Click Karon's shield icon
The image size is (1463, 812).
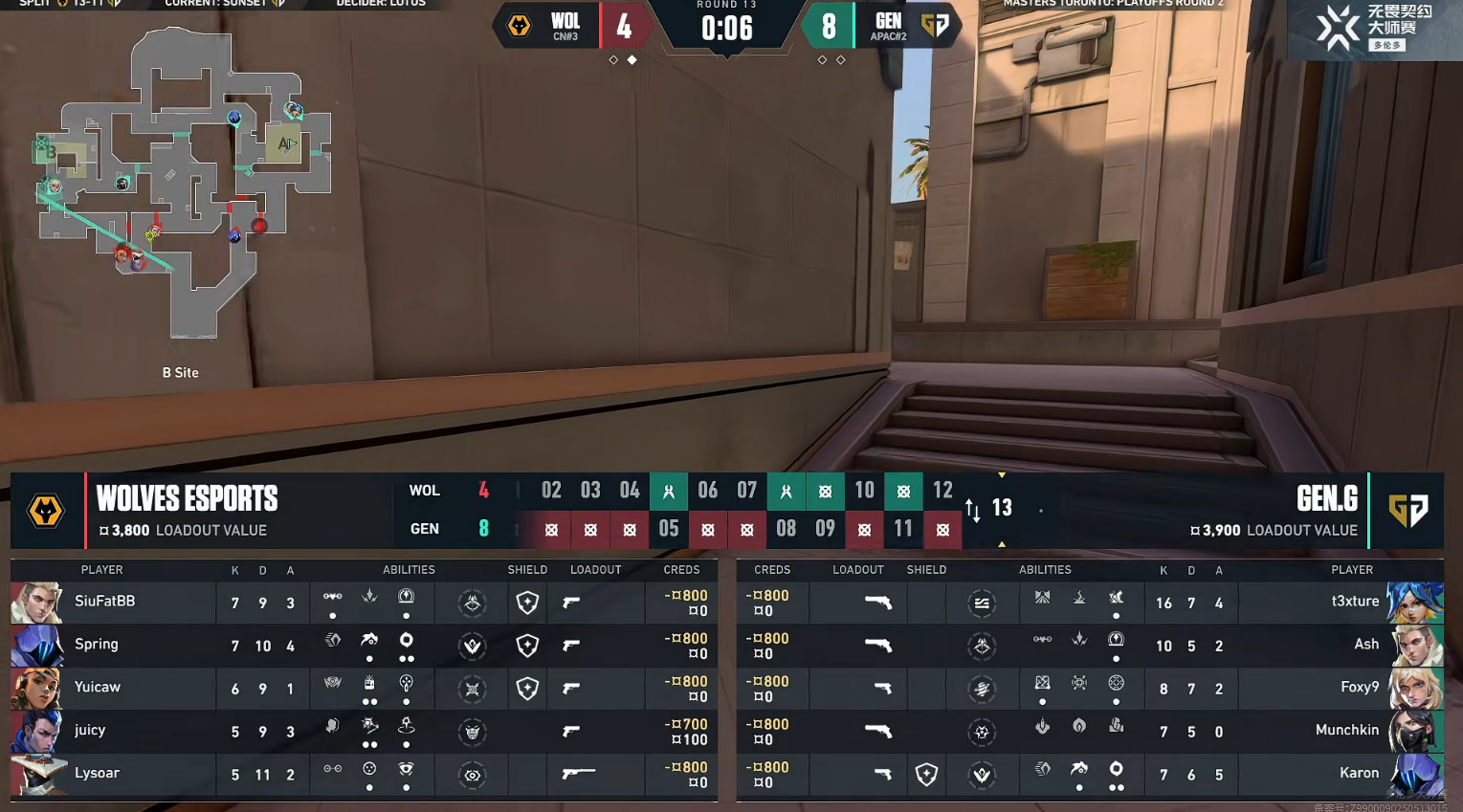coord(926,775)
